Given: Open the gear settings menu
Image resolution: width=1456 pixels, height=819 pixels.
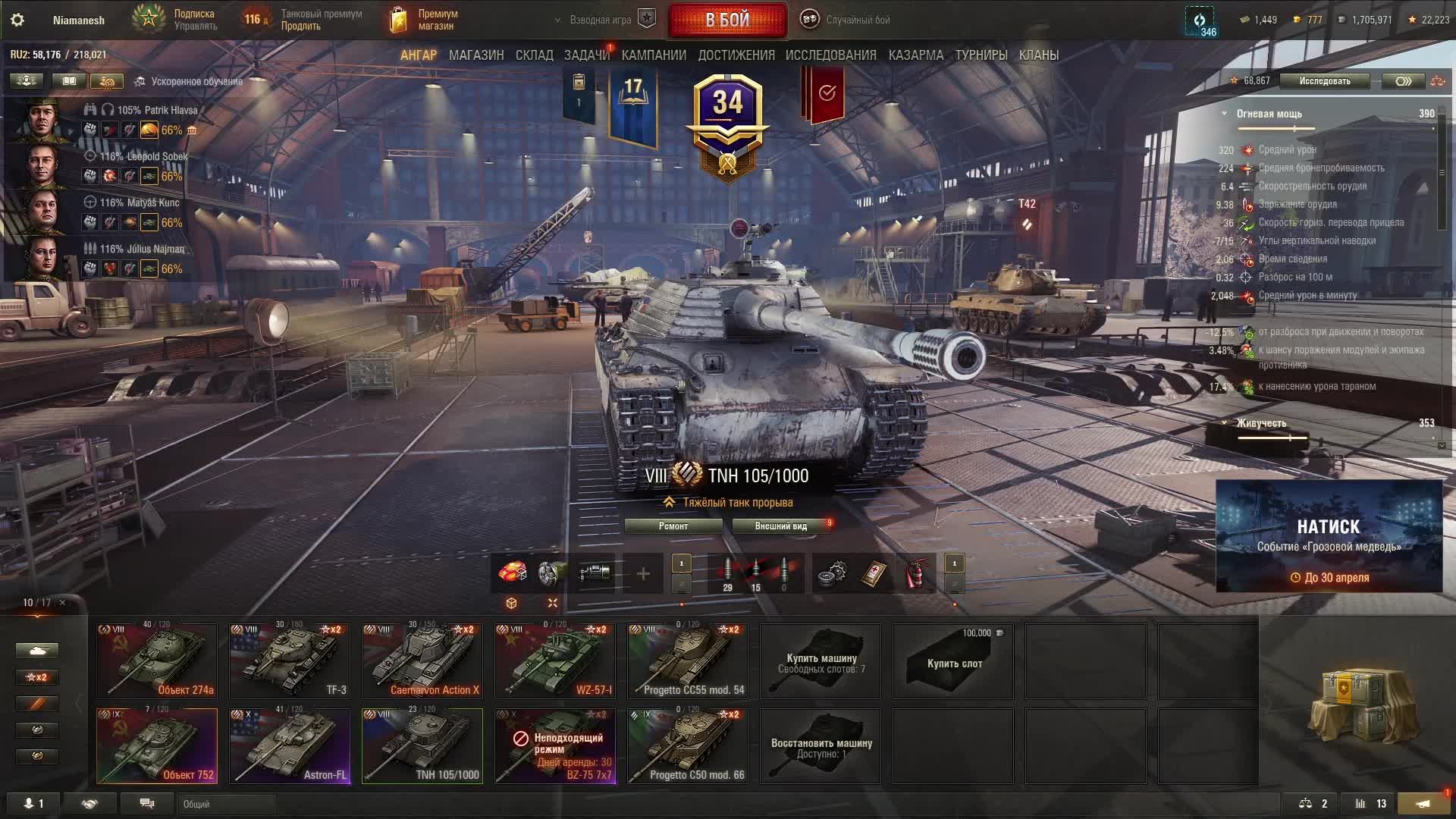Looking at the screenshot, I should pos(17,20).
